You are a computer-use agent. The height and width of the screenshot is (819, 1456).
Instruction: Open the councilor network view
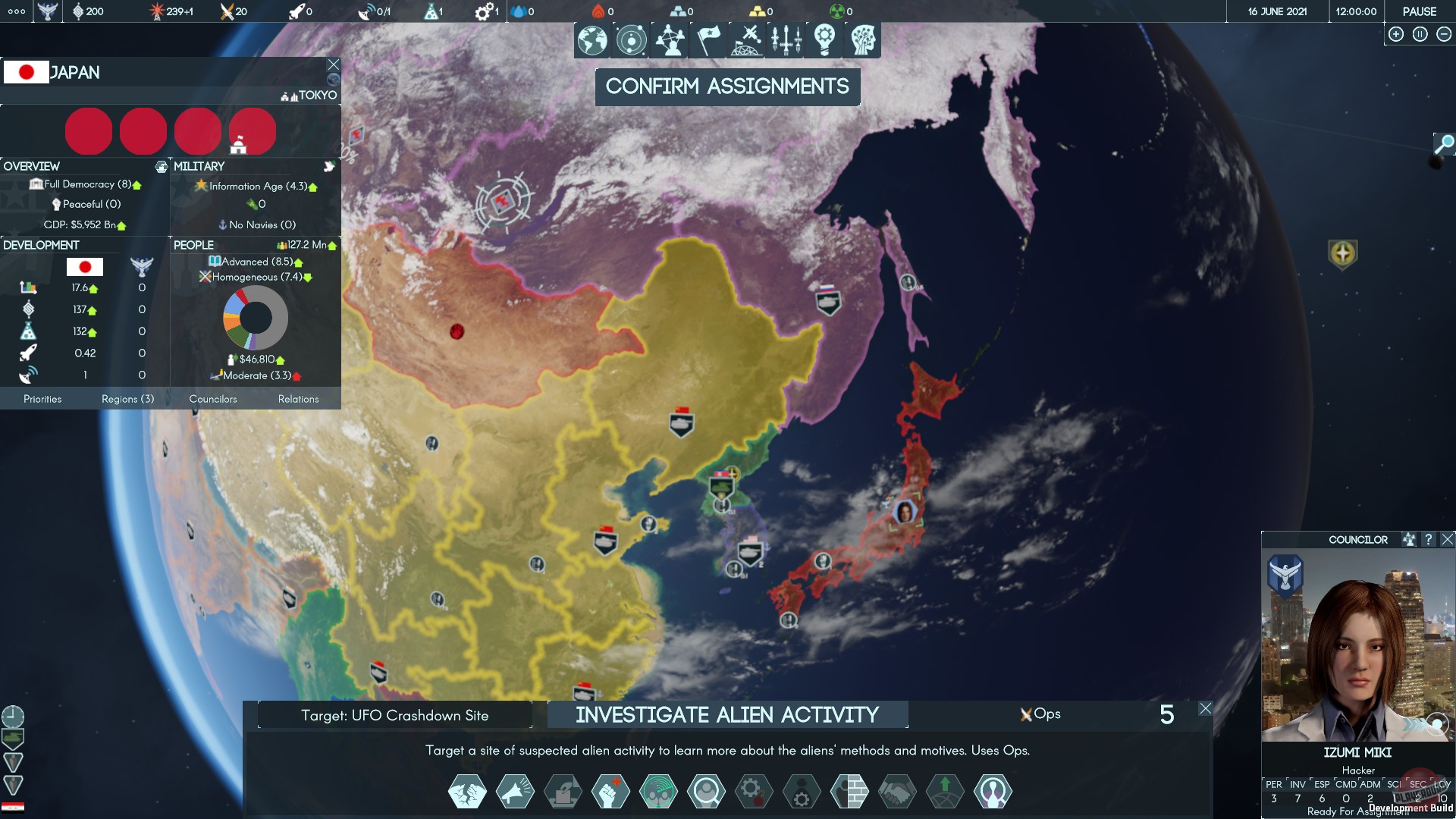(x=668, y=40)
